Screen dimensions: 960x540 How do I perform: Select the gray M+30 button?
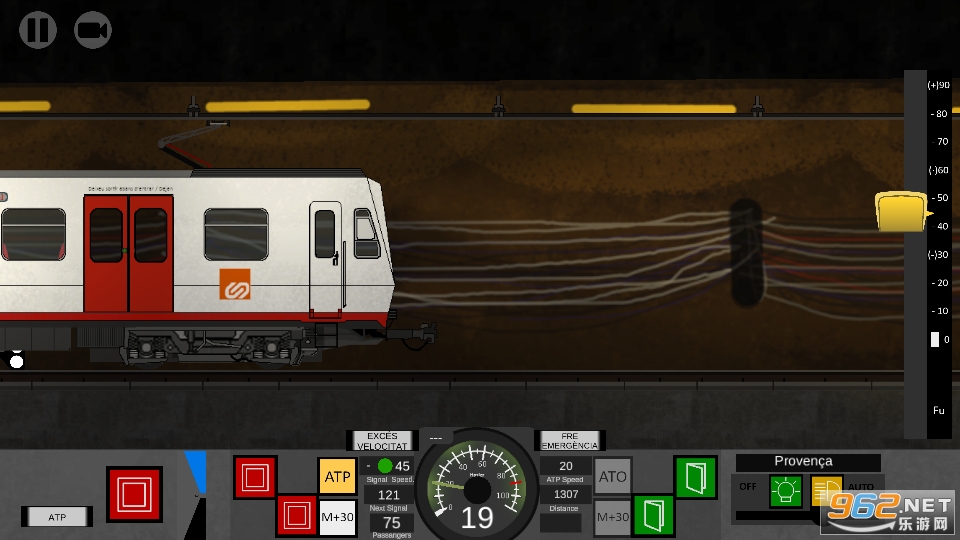613,516
